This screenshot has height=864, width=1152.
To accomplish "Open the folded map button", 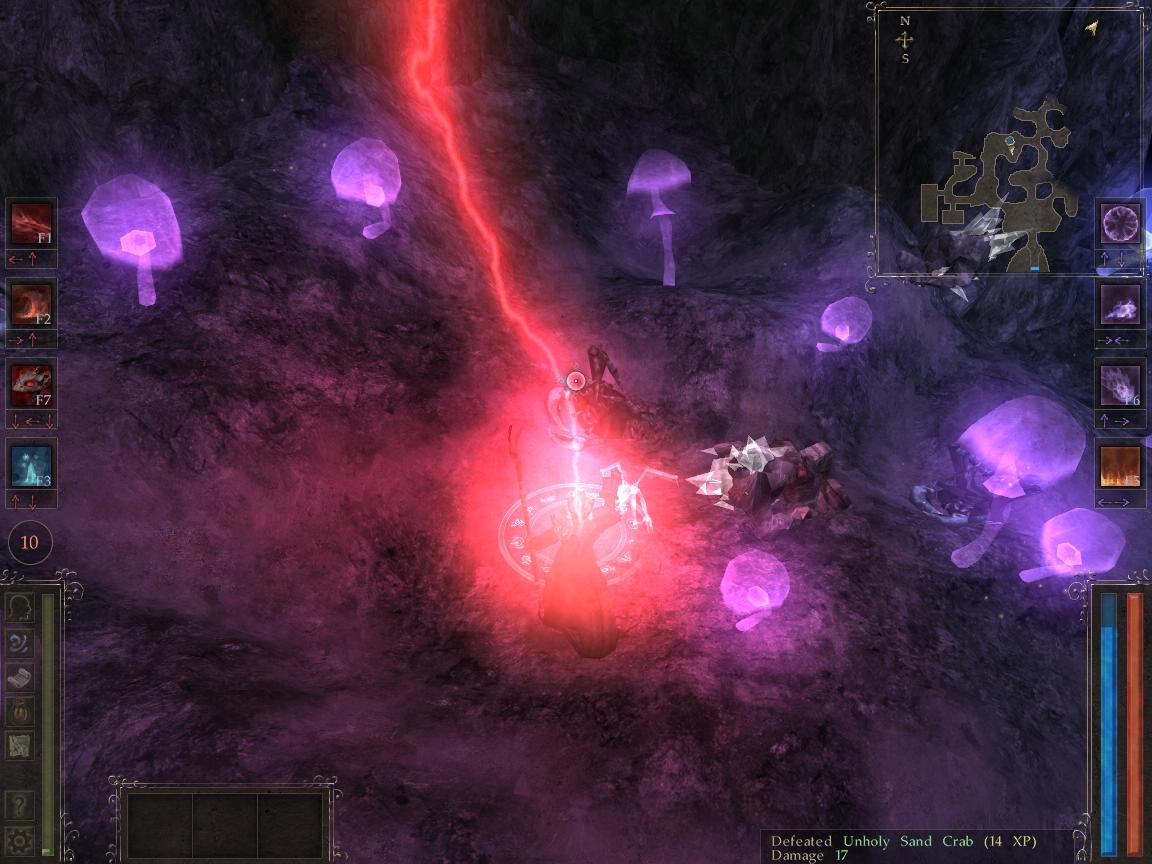I will click(x=21, y=745).
